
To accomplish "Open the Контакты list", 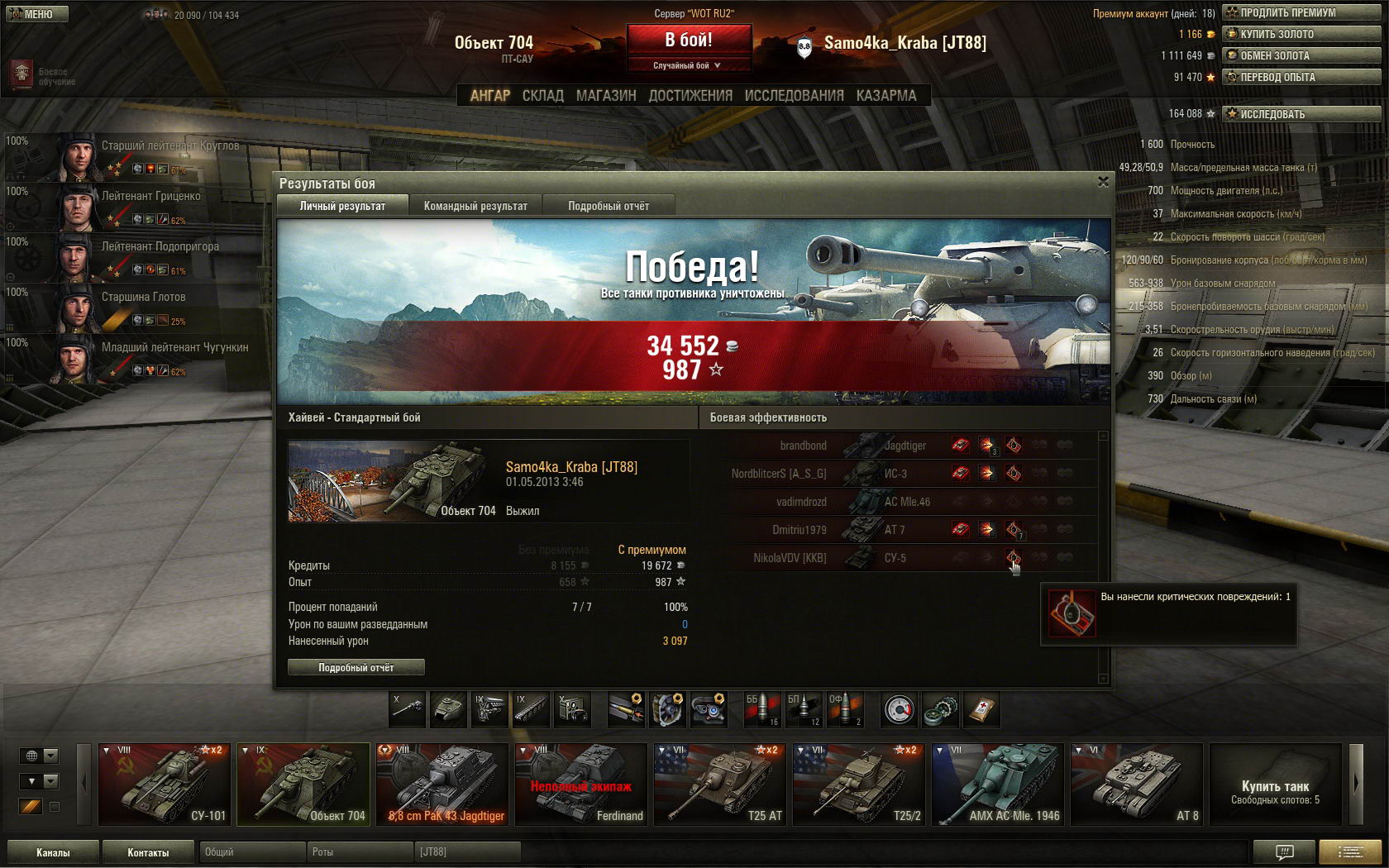I will tap(148, 852).
